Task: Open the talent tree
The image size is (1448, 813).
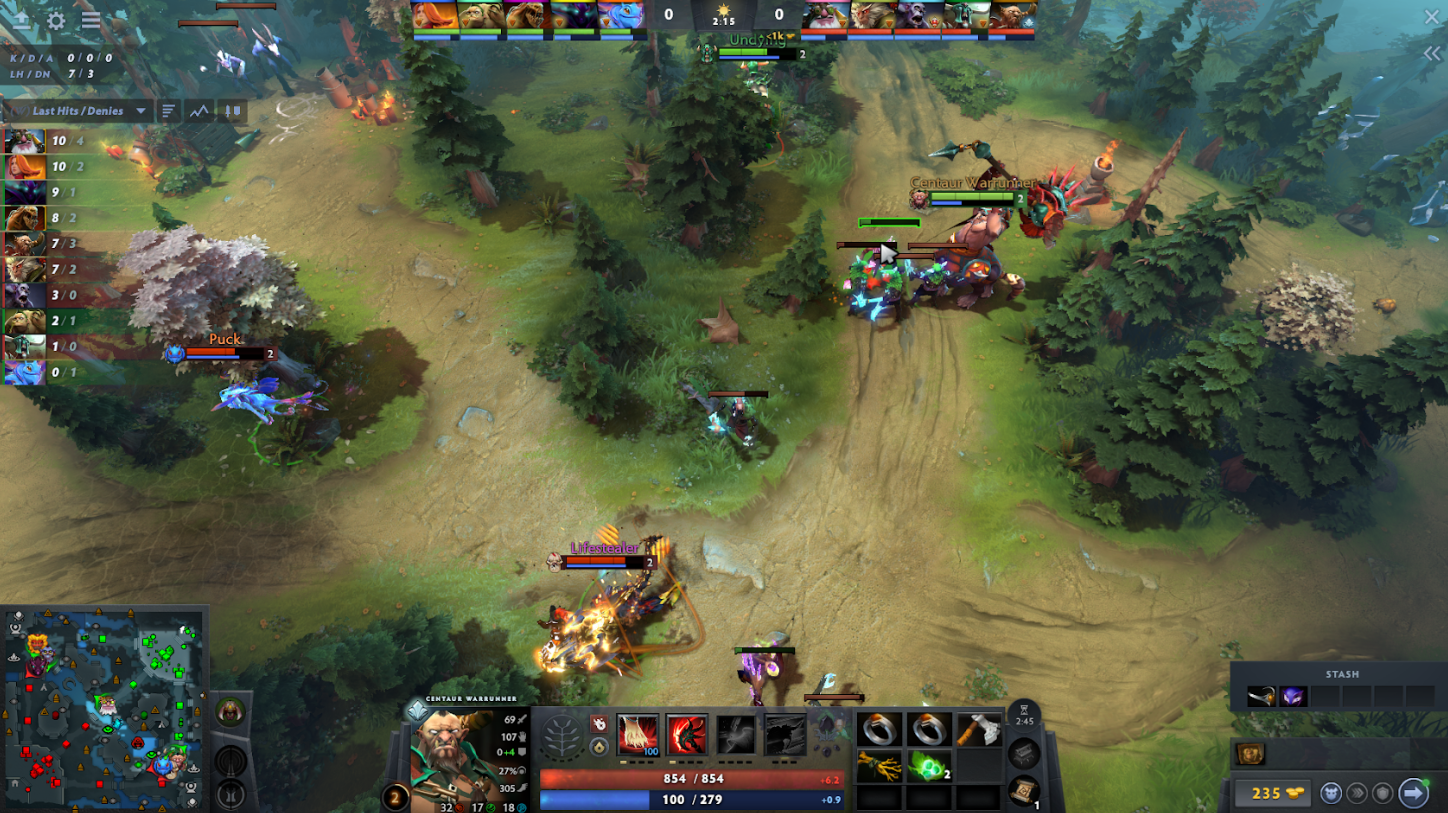Action: 563,740
